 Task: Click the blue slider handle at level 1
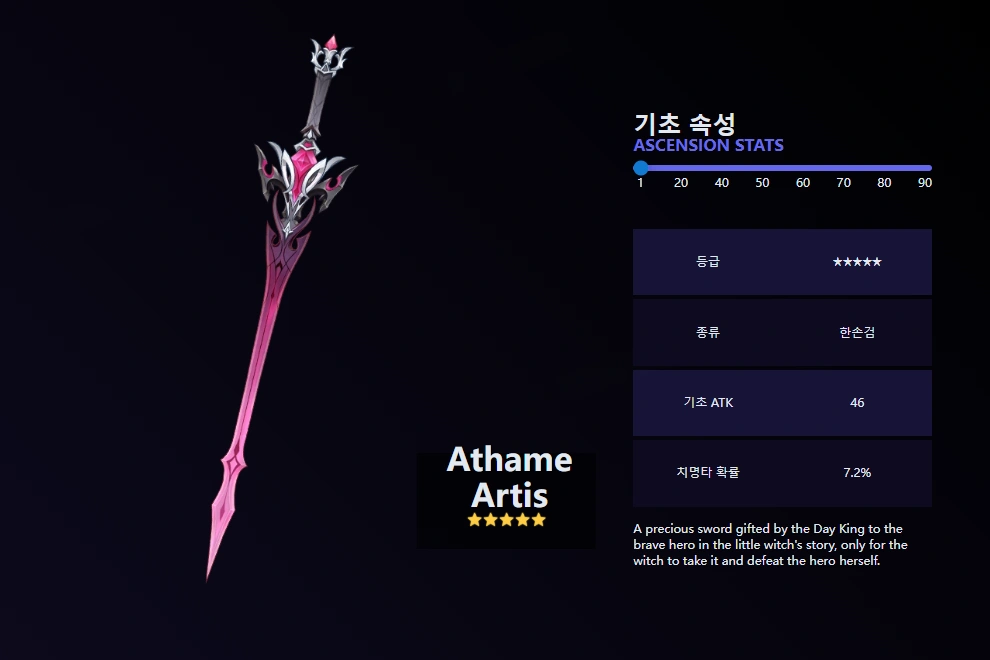click(x=641, y=168)
